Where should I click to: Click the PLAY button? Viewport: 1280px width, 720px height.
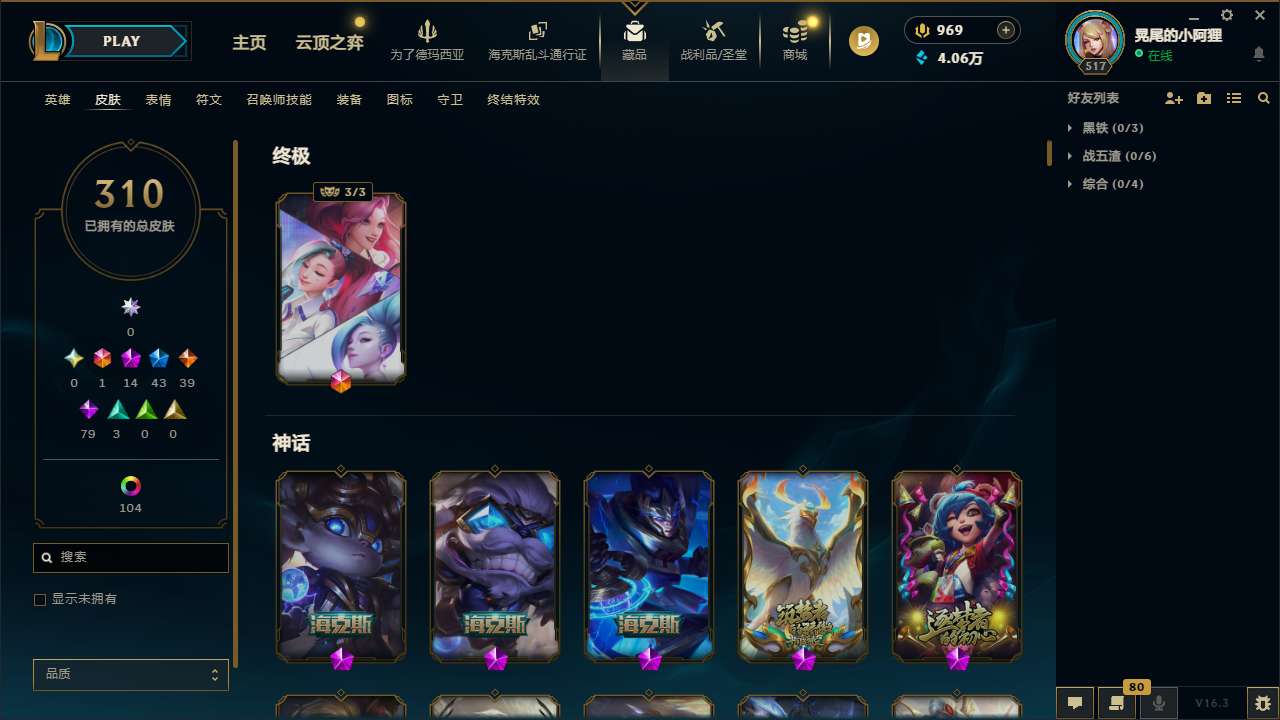tap(121, 41)
